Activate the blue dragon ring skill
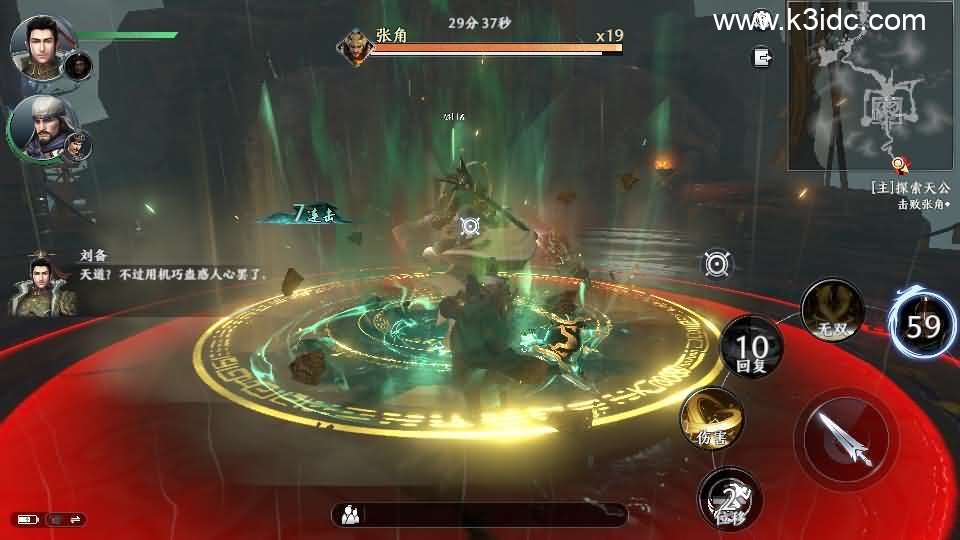 coord(924,325)
